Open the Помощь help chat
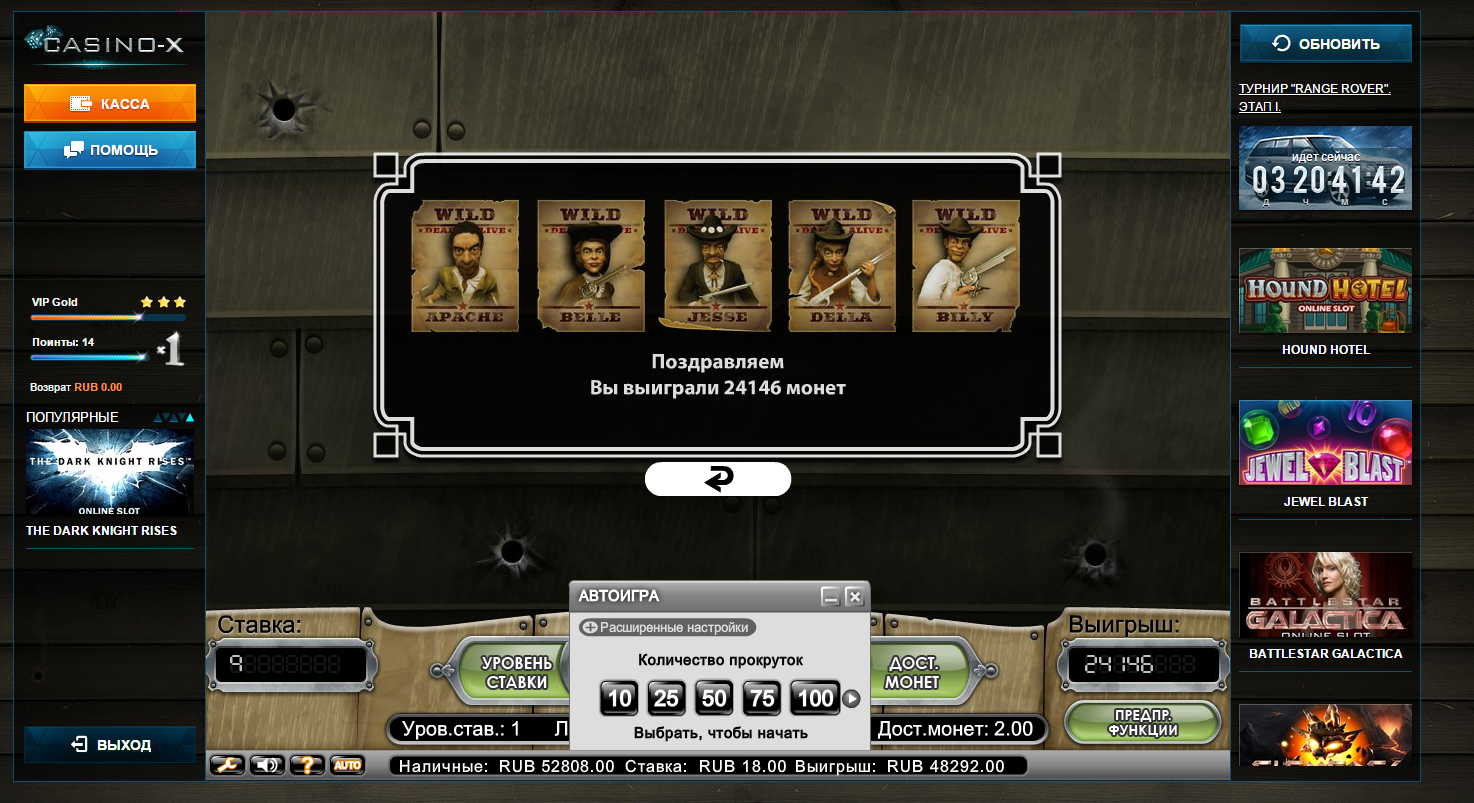Image resolution: width=1474 pixels, height=803 pixels. pos(110,150)
